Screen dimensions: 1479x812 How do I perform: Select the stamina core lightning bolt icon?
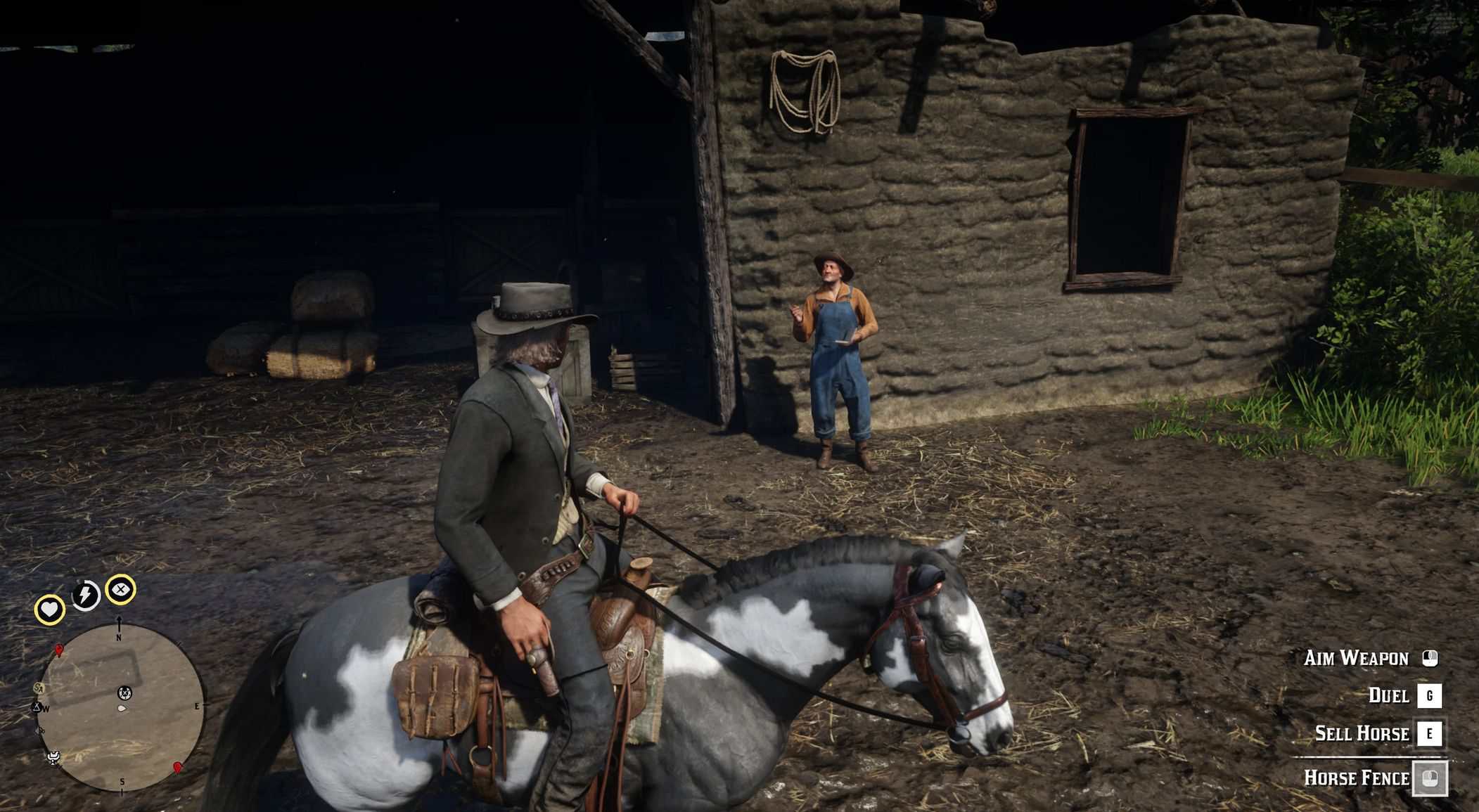86,595
